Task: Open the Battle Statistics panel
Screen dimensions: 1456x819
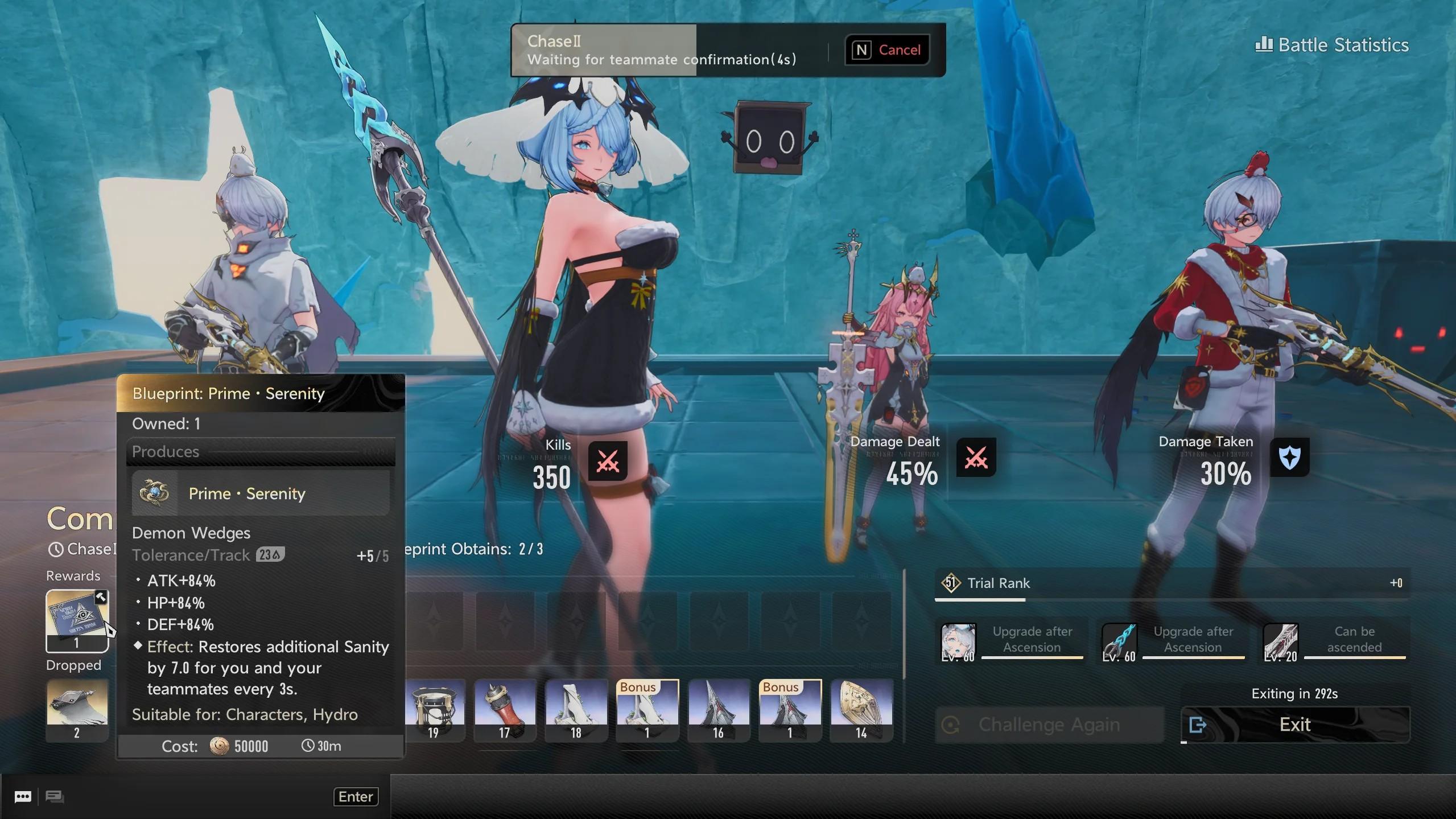Action: point(1331,45)
